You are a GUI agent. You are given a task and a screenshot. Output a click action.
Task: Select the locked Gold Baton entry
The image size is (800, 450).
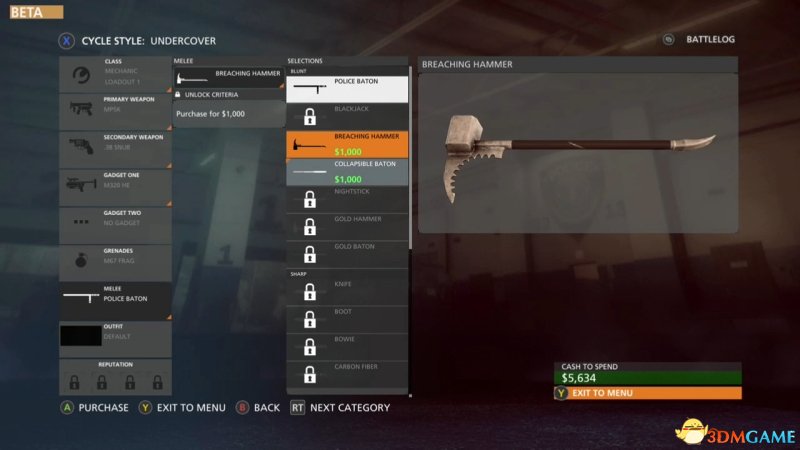(x=347, y=253)
